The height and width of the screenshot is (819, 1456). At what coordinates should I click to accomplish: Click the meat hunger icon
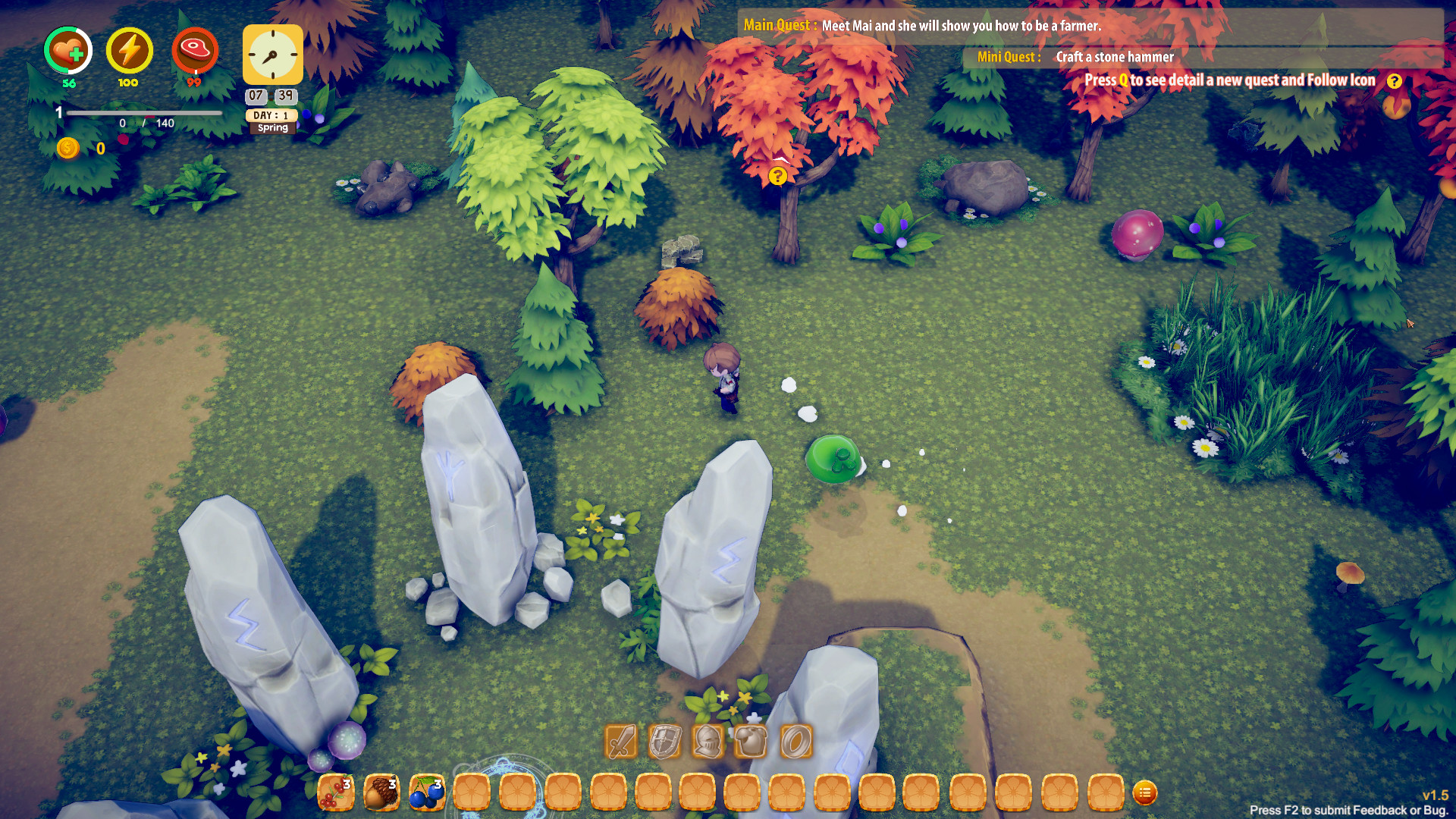195,52
